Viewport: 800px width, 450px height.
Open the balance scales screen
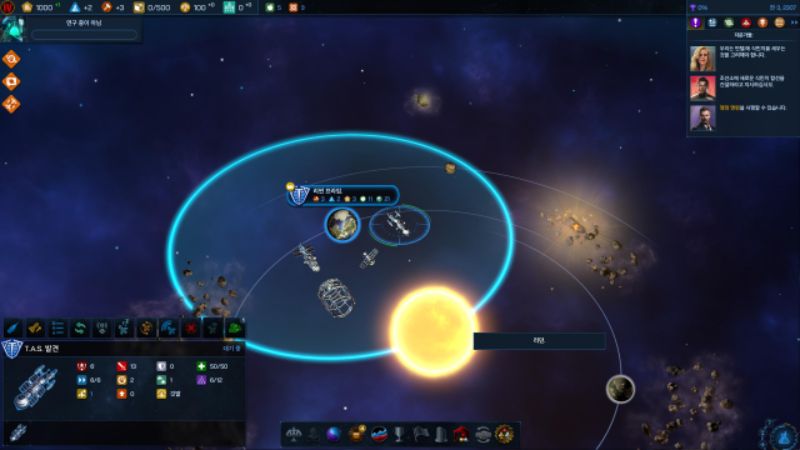[295, 434]
